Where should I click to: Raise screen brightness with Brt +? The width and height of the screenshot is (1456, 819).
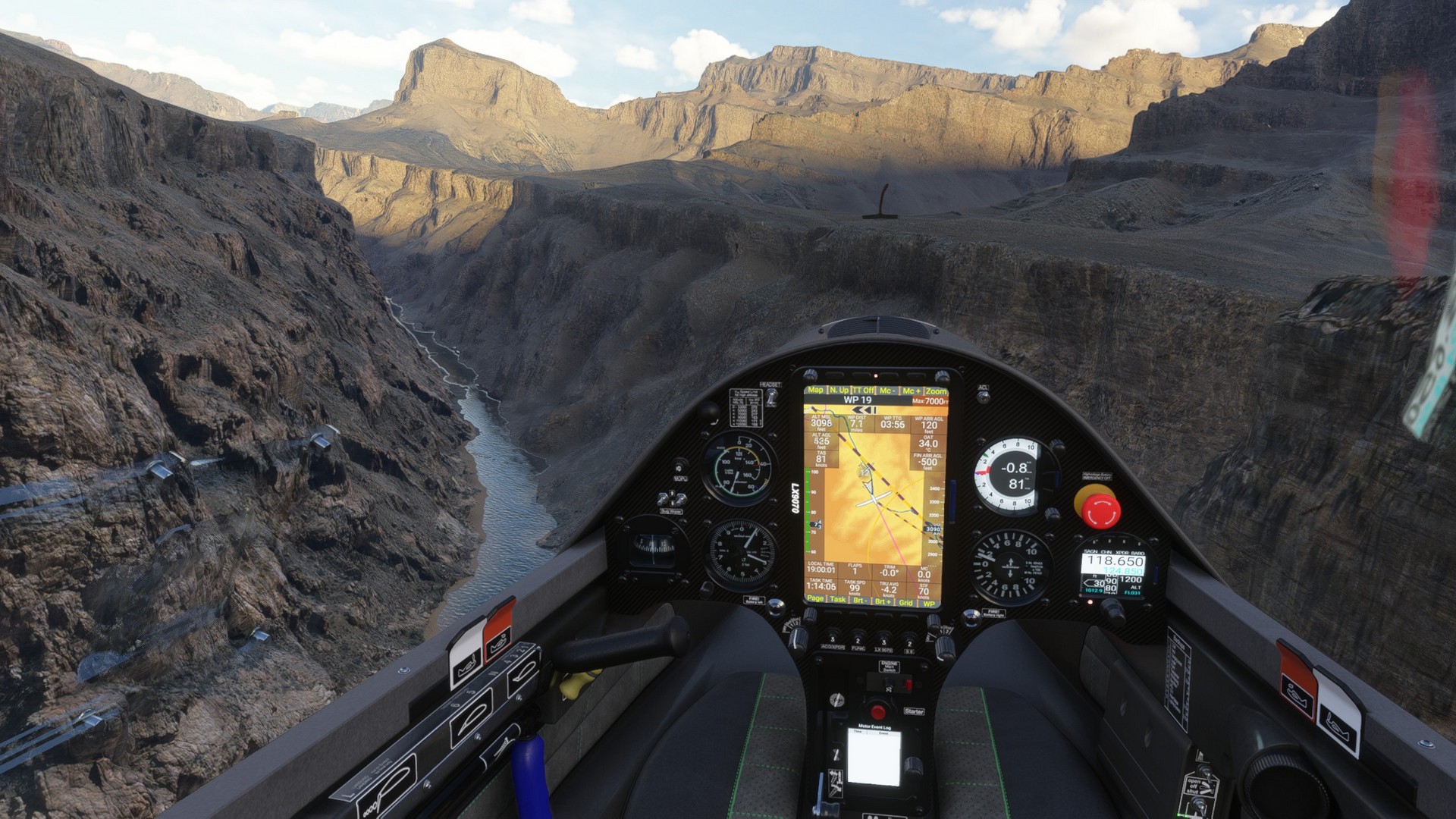tap(883, 601)
